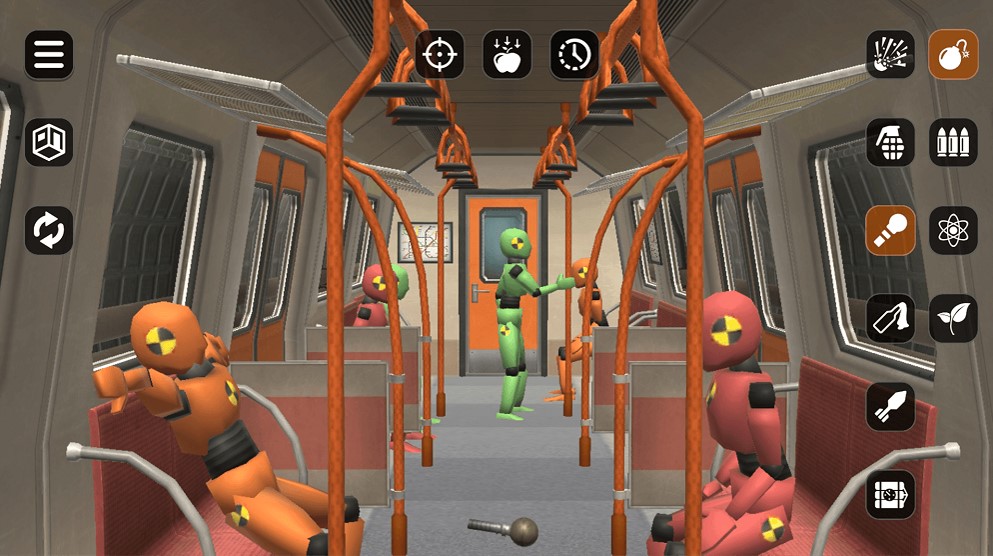Tap the circular arrows reset button
The width and height of the screenshot is (993, 556).
point(49,230)
